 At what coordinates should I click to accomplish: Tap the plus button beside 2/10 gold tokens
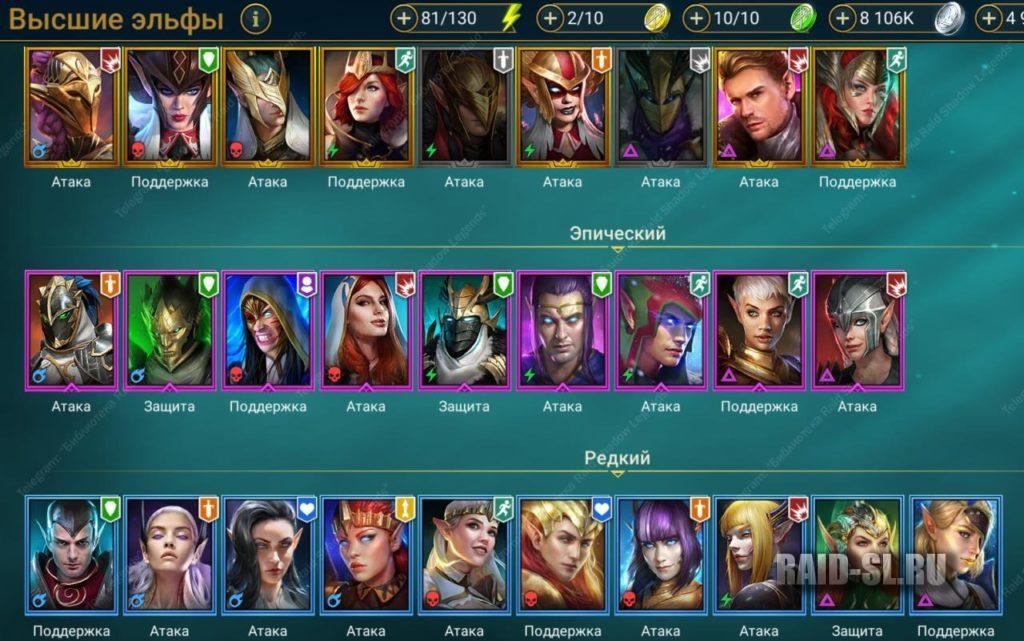coord(551,18)
